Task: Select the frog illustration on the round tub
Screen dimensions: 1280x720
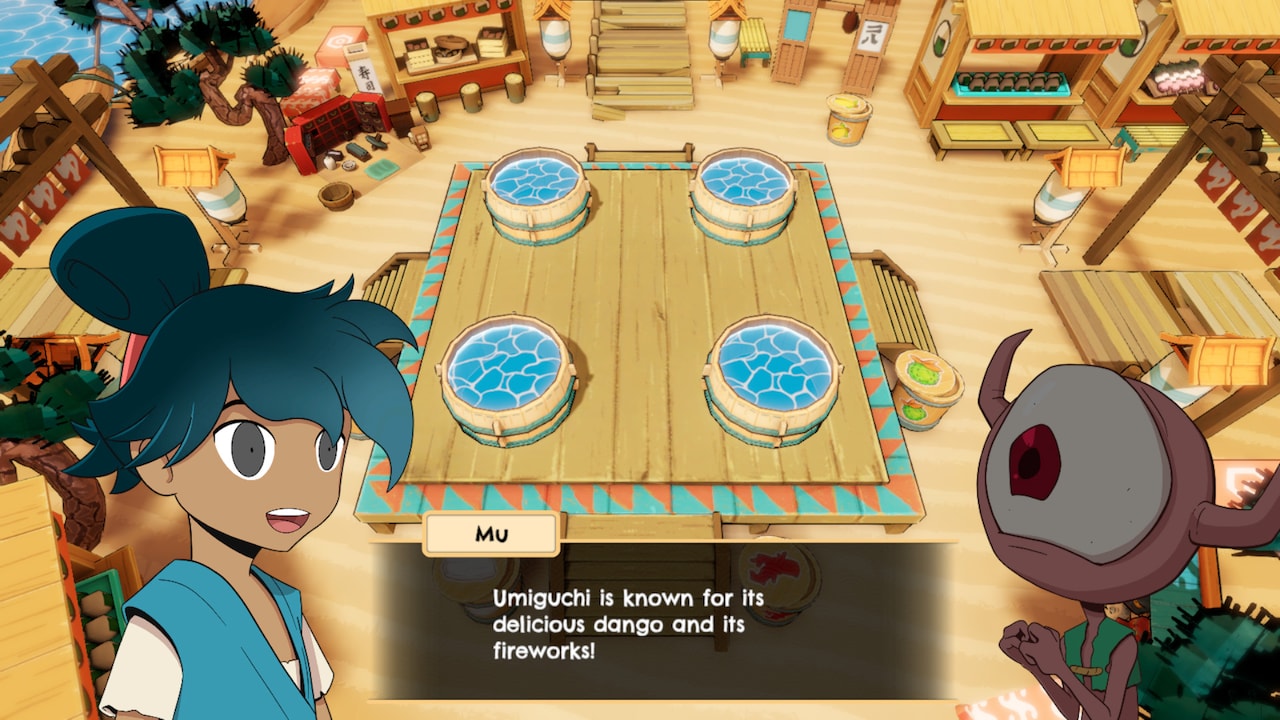Action: 922,372
